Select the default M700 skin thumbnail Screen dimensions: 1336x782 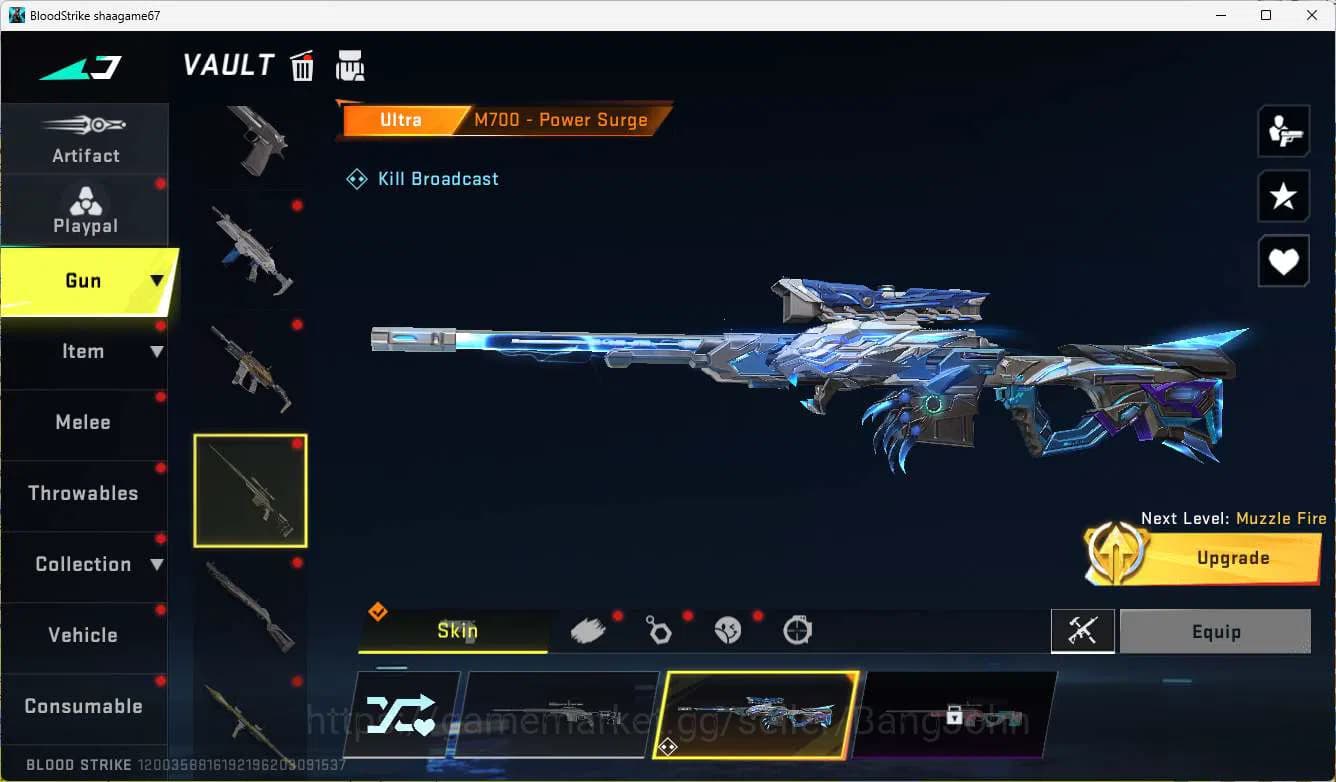pyautogui.click(x=560, y=713)
